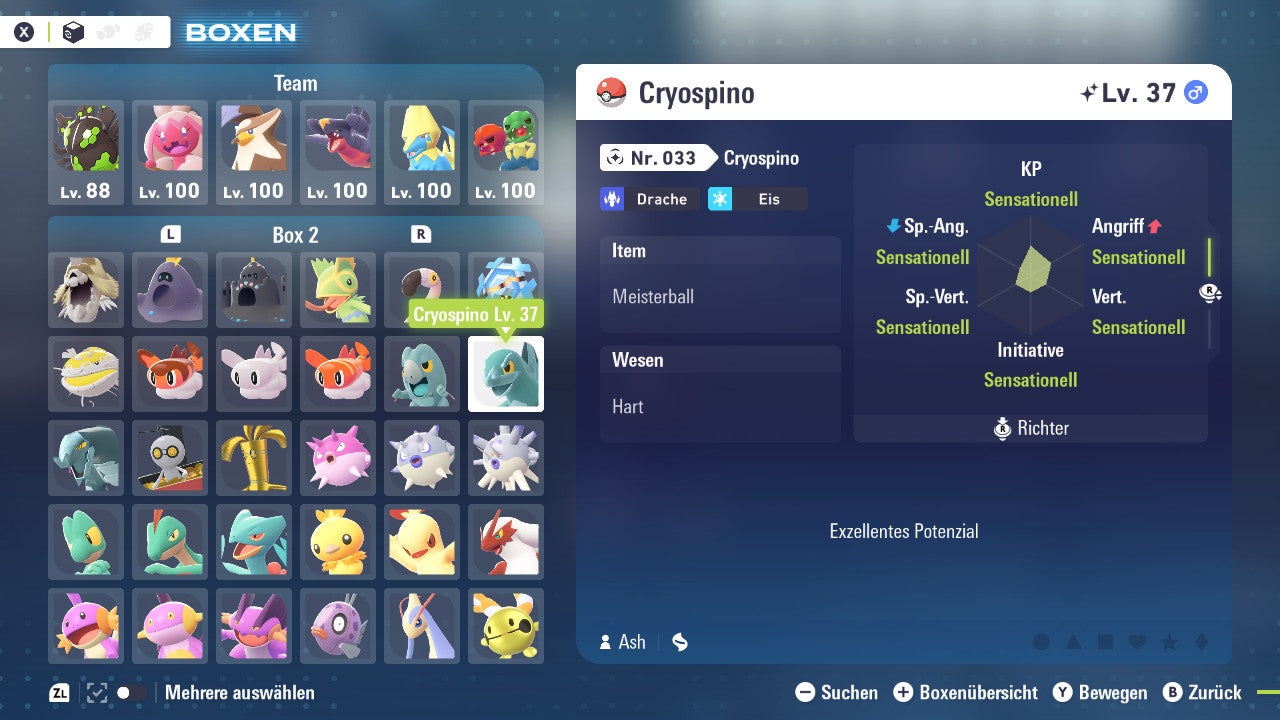Click the minus search icon in the bottom bar

tap(805, 692)
